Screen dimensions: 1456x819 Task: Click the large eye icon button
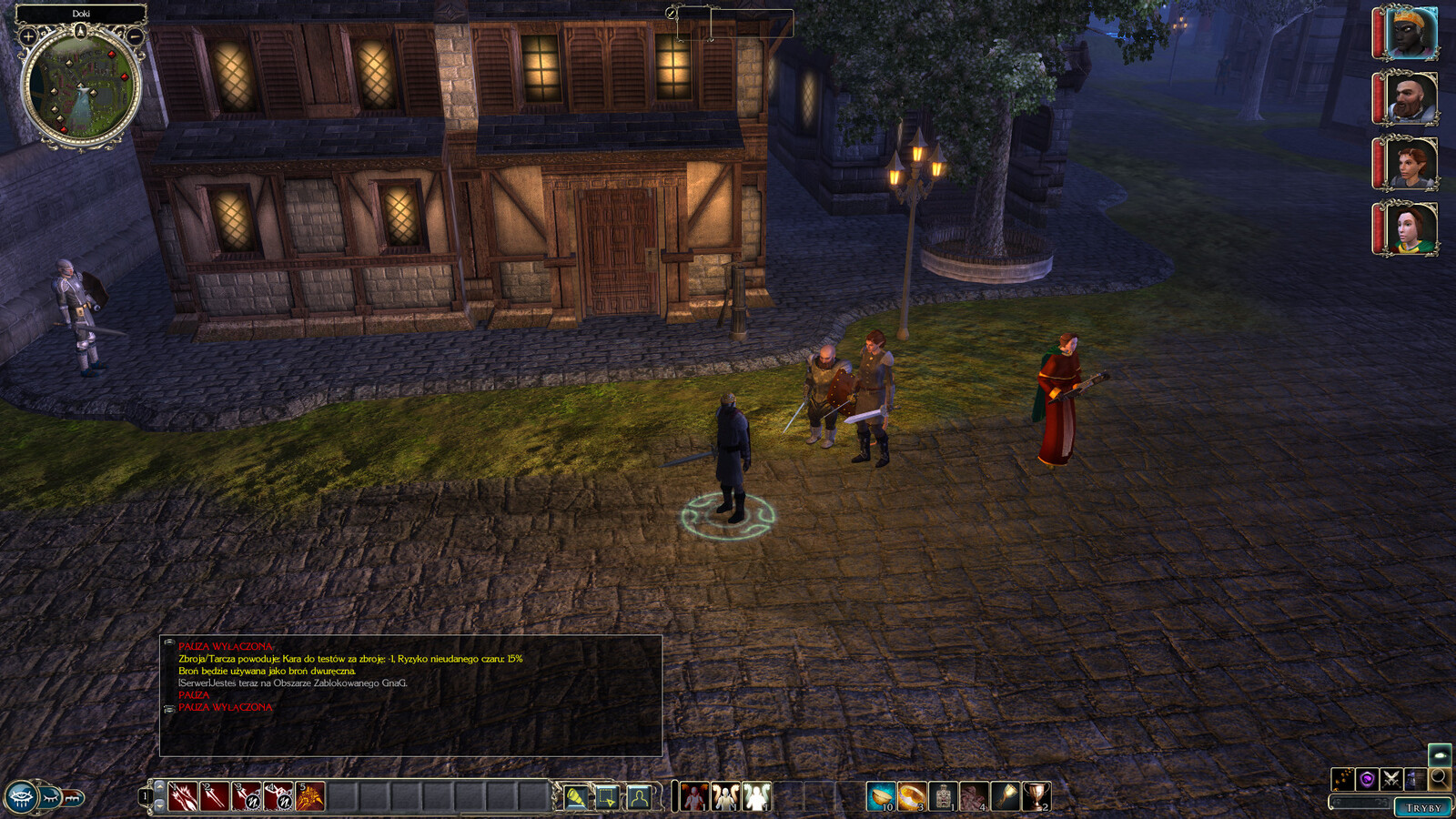21,797
